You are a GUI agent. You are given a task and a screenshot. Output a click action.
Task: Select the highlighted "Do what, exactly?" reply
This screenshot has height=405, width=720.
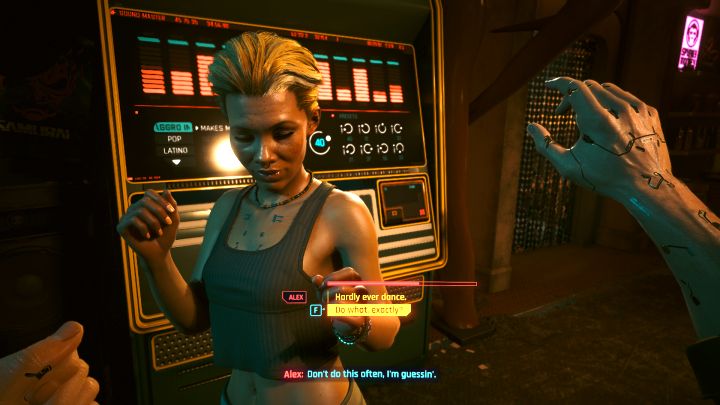pos(368,310)
